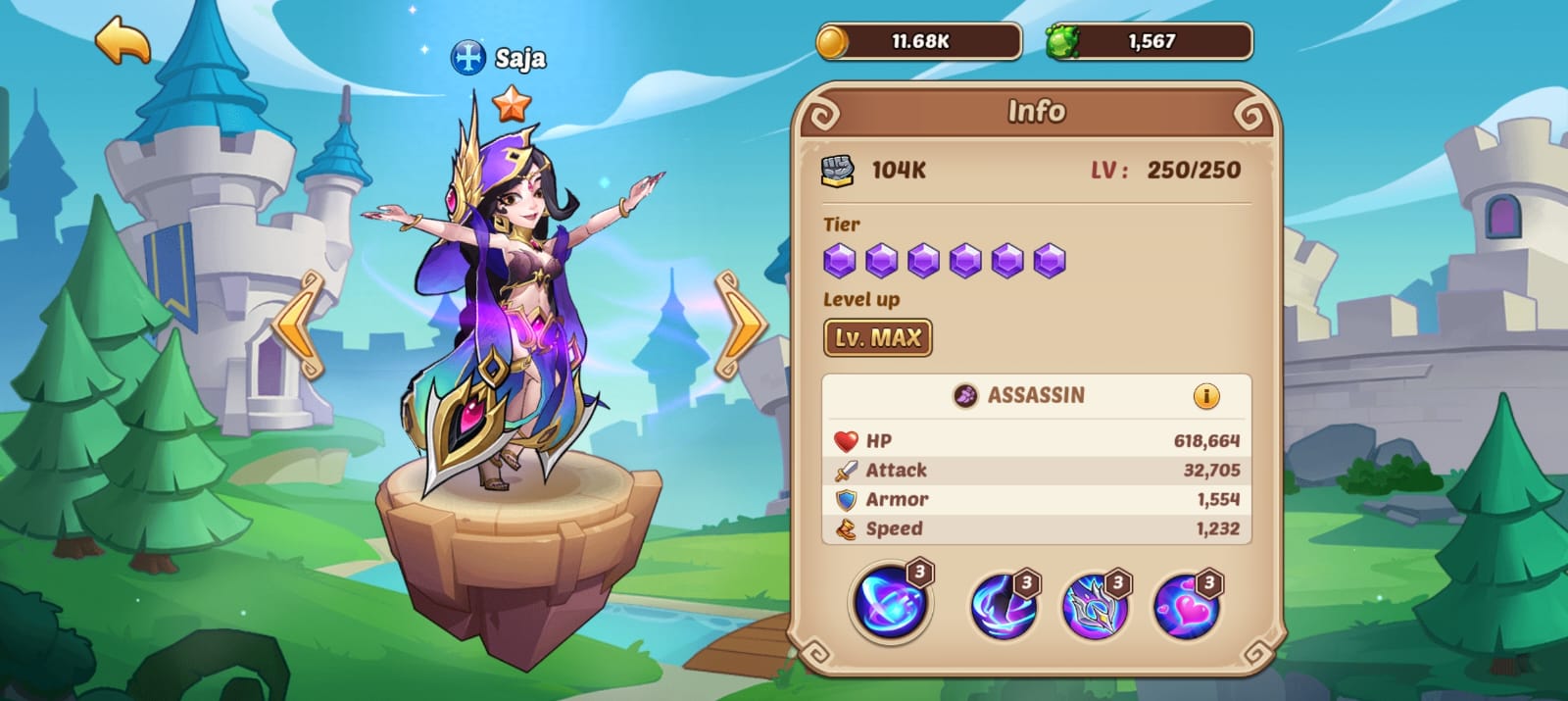View the pink heart skill icon
The image size is (1568, 701).
(x=1186, y=605)
